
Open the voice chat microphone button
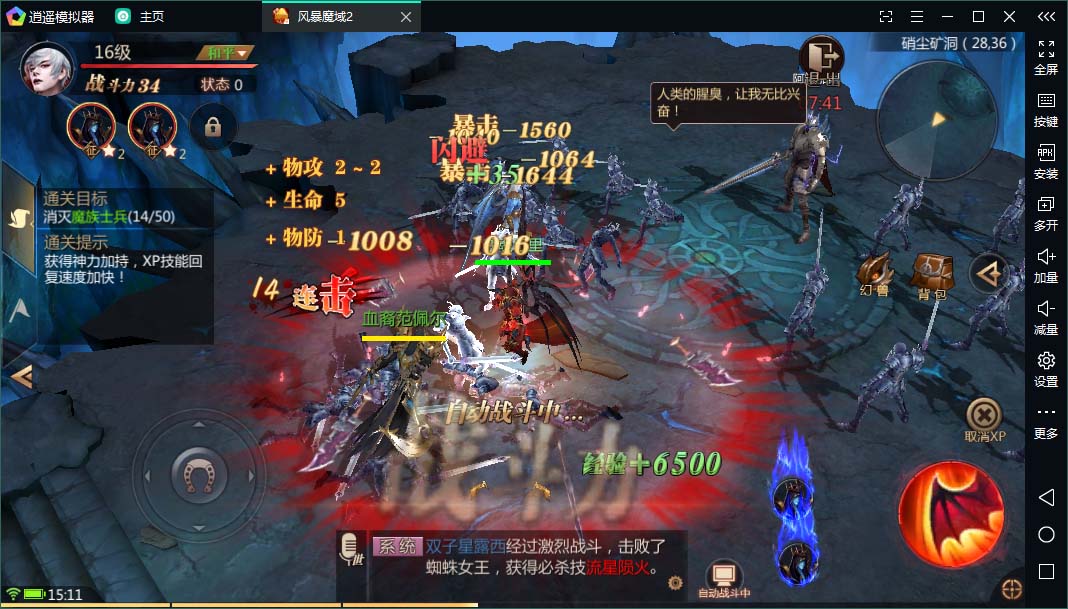coord(351,549)
